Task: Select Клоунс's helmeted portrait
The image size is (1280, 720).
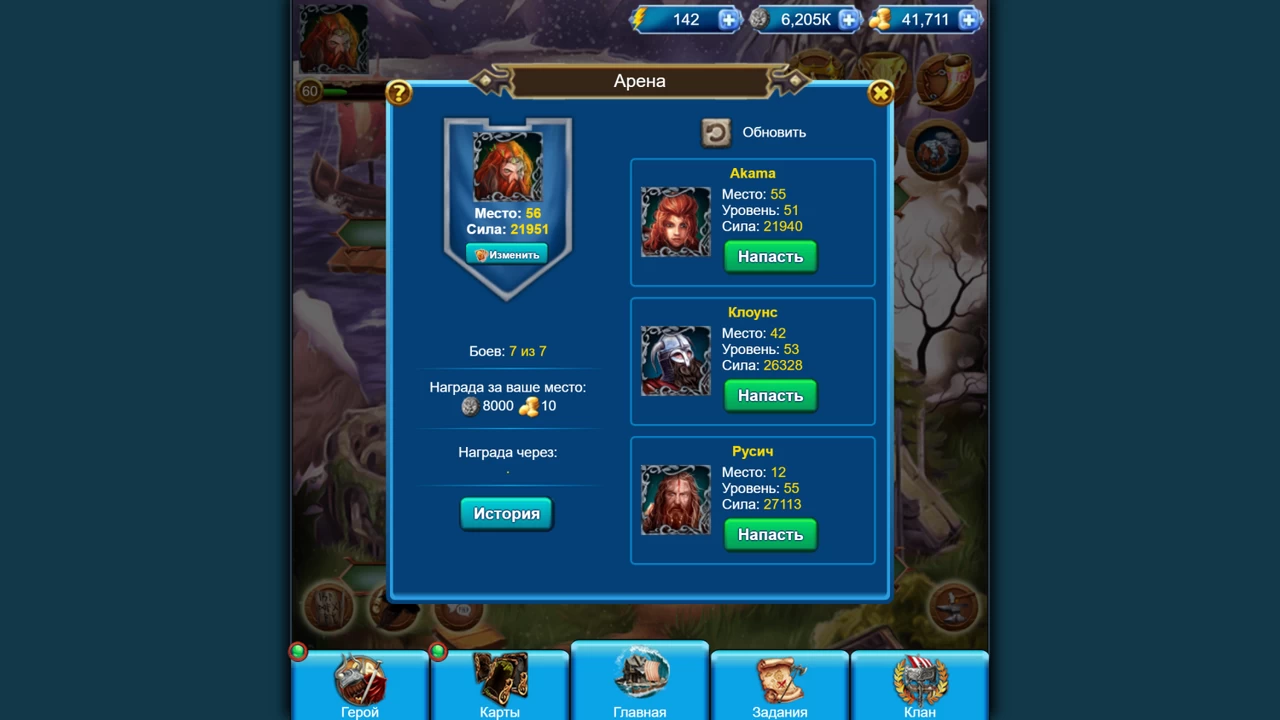Action: click(676, 360)
